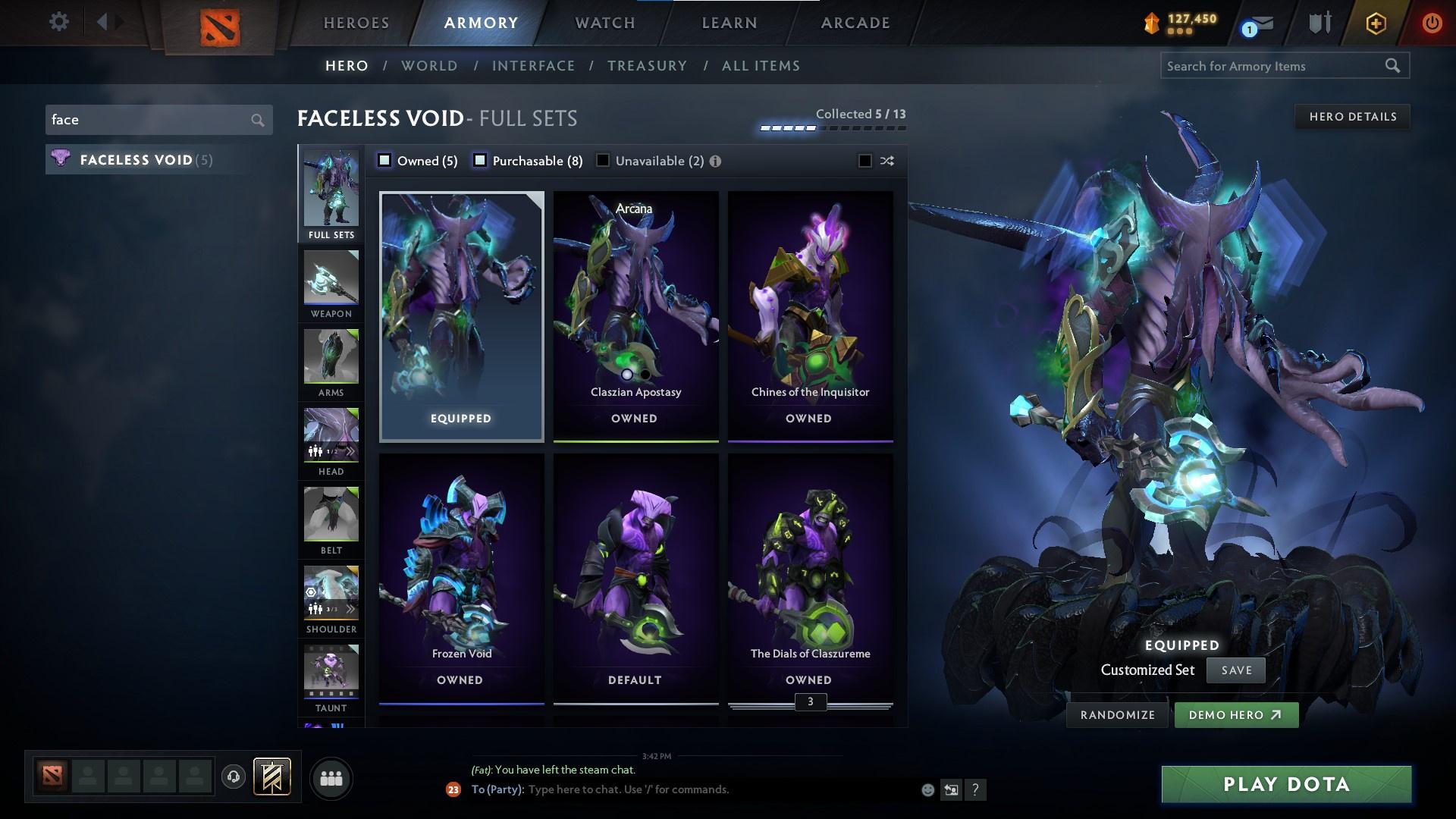Screen dimensions: 1456x819
Task: Click the headset voice chat icon
Action: (x=233, y=777)
